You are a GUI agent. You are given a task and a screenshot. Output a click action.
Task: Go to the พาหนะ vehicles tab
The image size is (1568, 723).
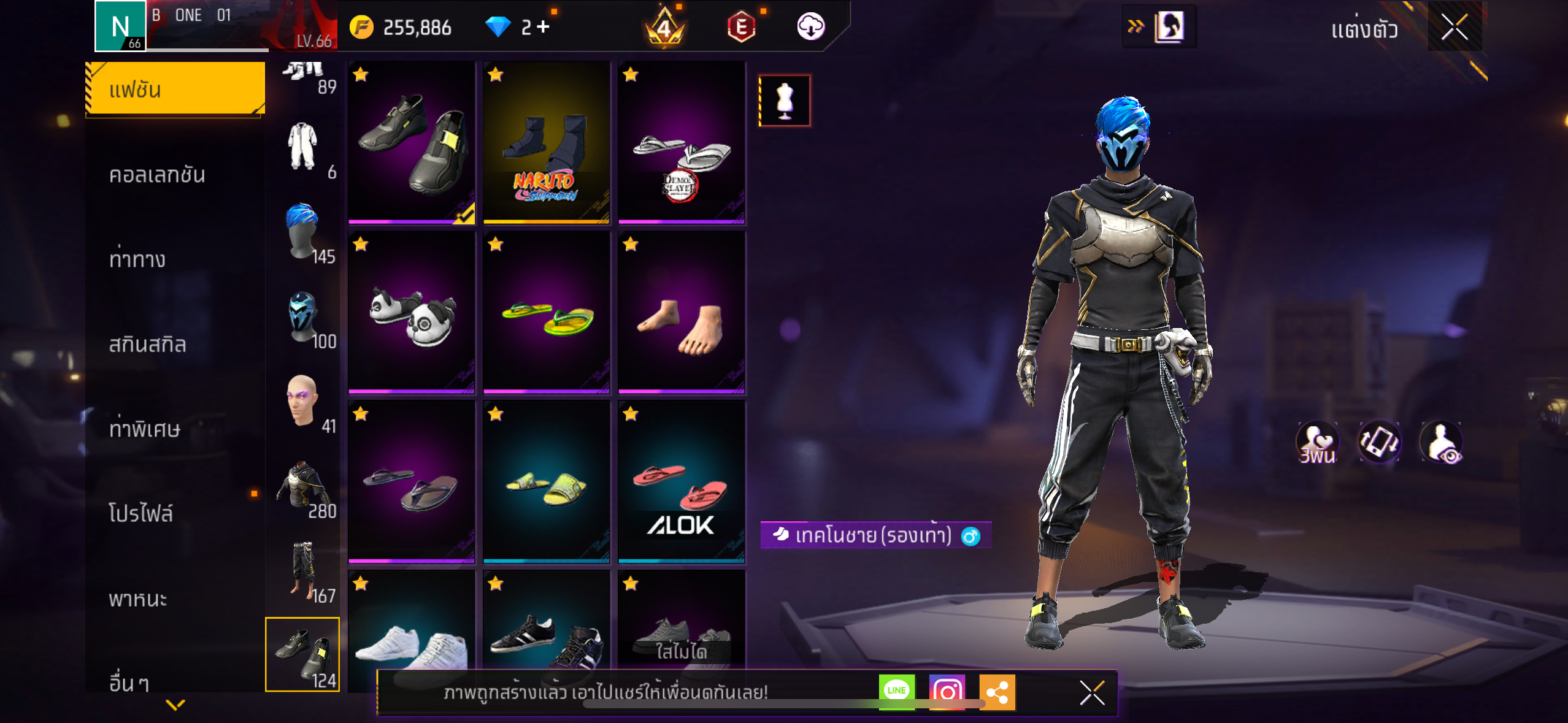[138, 599]
